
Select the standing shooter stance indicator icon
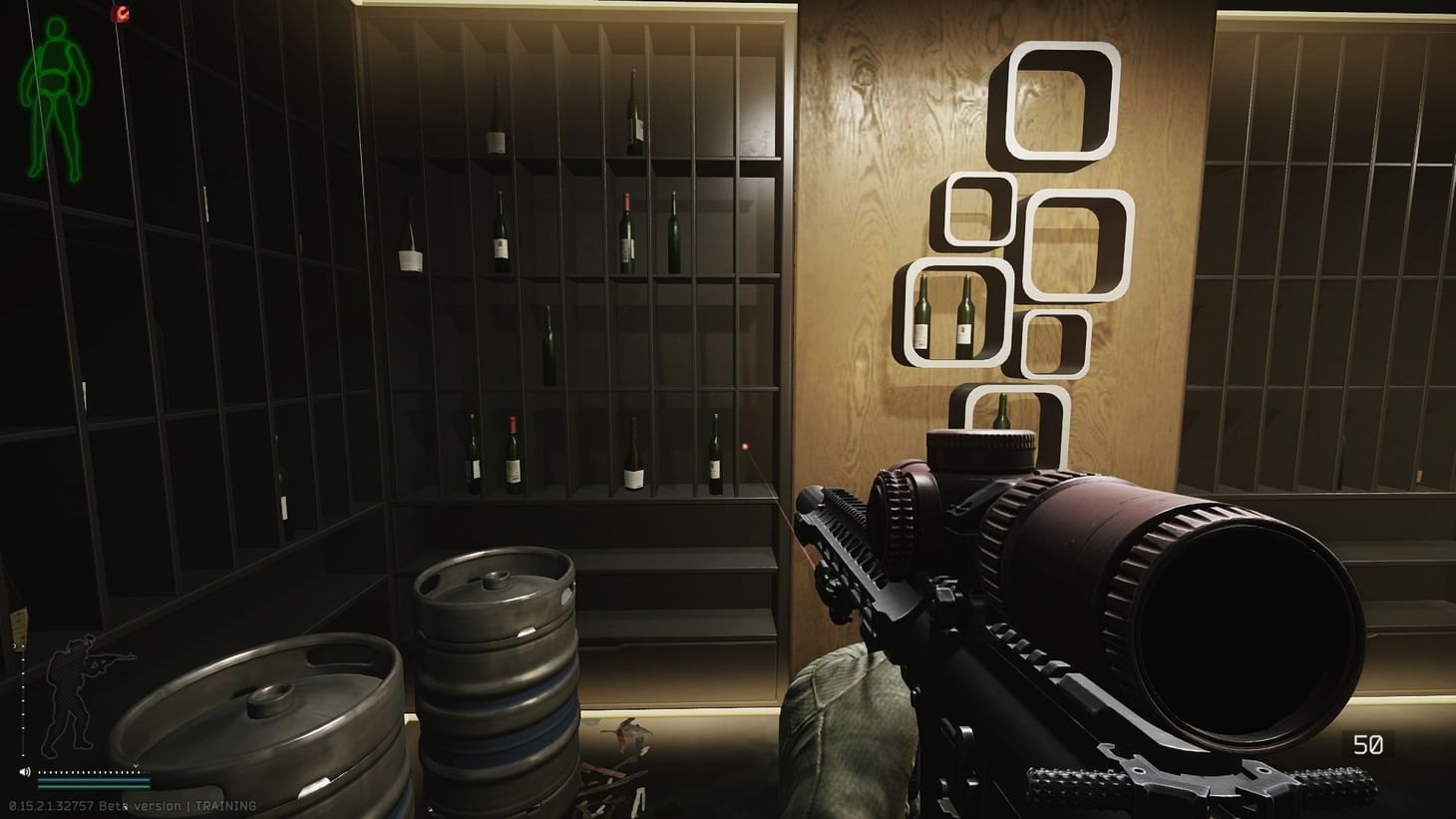(x=80, y=688)
